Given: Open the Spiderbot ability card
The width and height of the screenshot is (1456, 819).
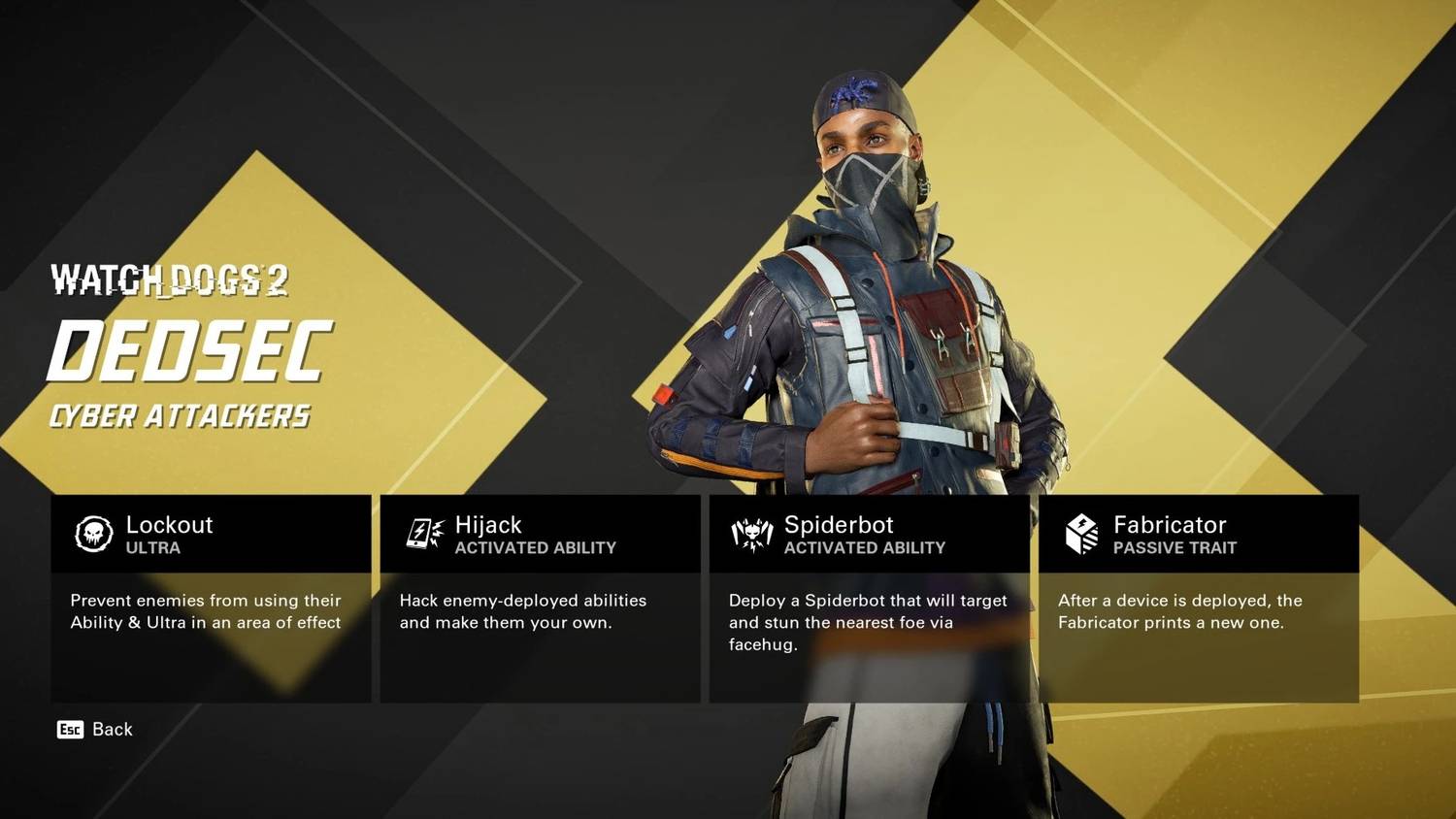Looking at the screenshot, I should point(869,598).
